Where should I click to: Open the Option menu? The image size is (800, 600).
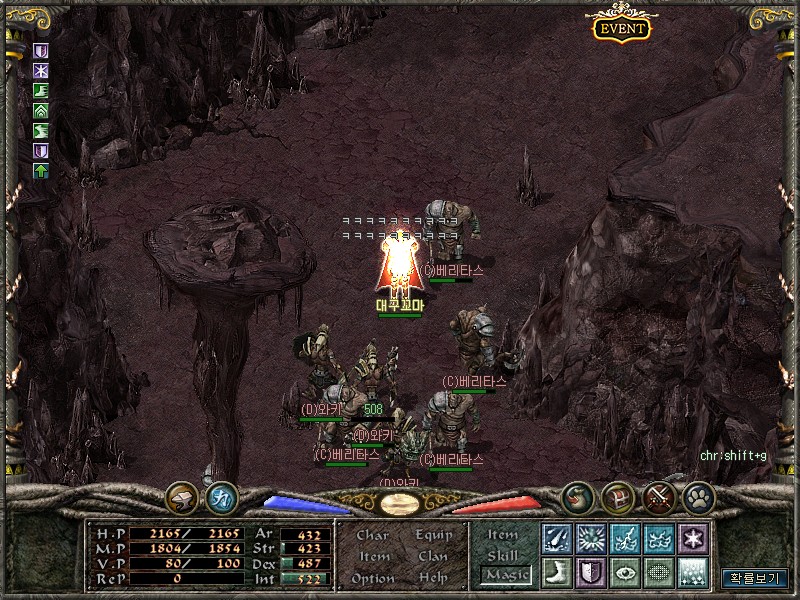(372, 578)
